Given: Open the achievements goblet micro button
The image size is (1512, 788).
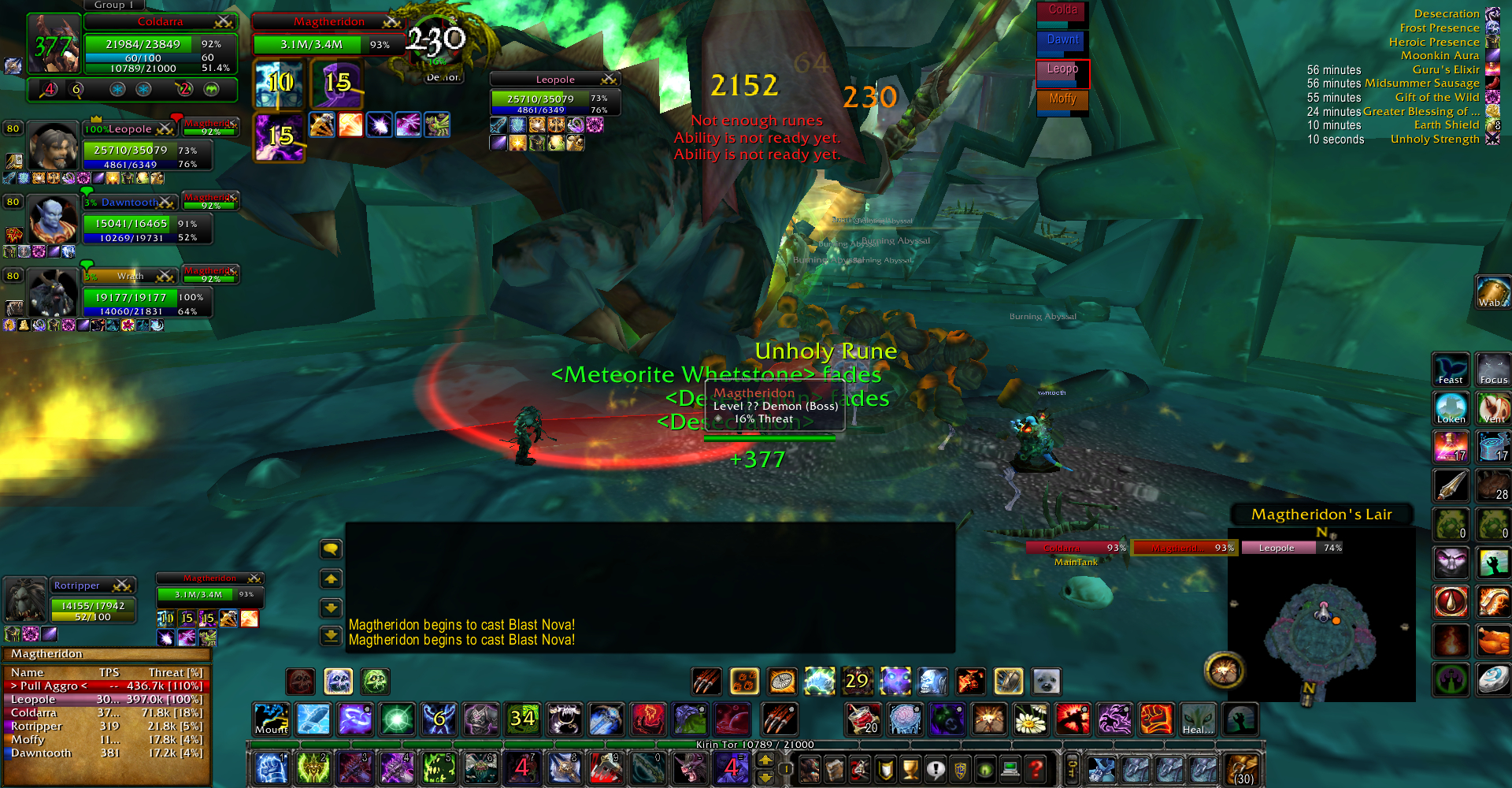Looking at the screenshot, I should (x=910, y=768).
